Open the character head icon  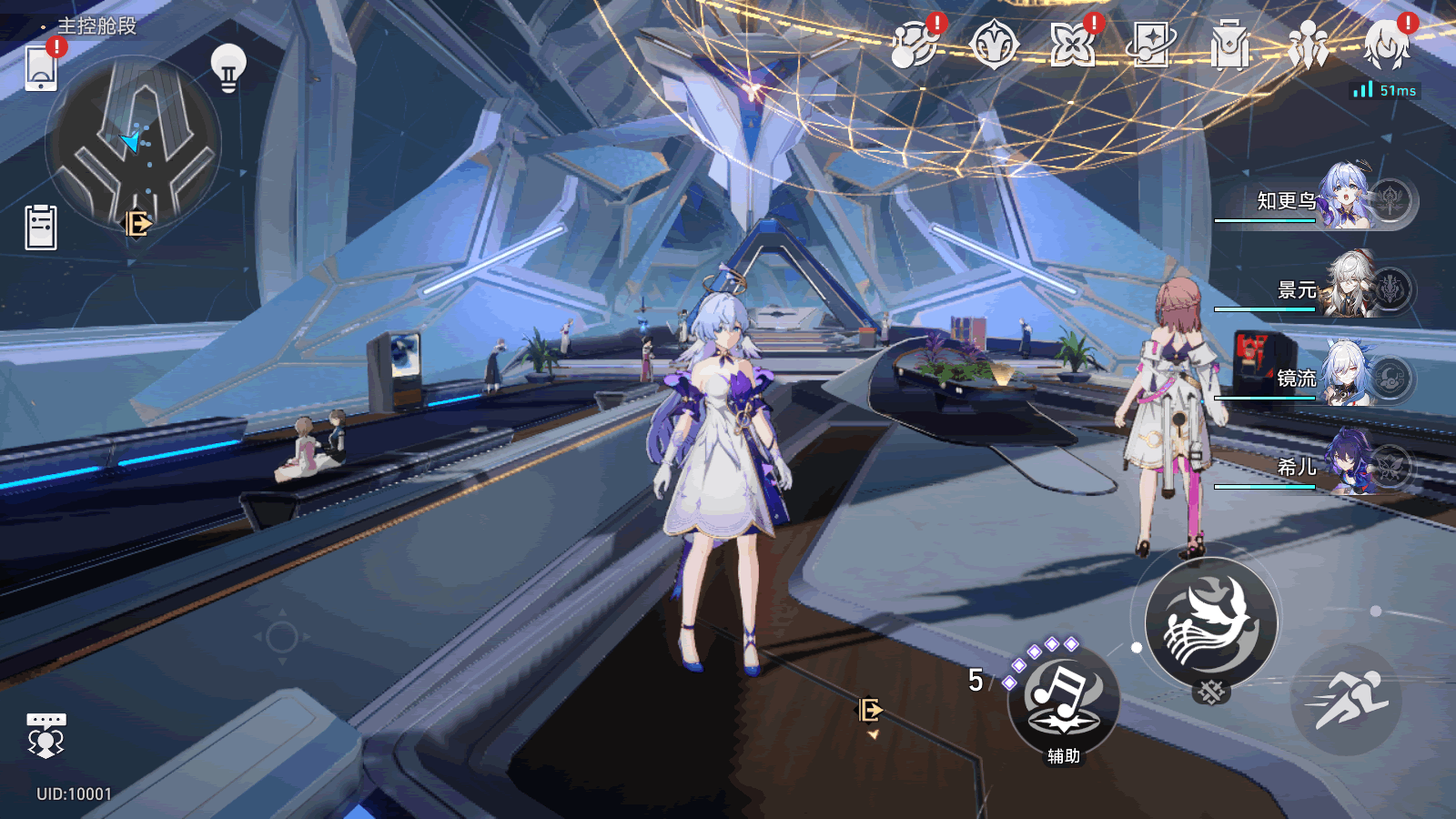[x=1386, y=45]
